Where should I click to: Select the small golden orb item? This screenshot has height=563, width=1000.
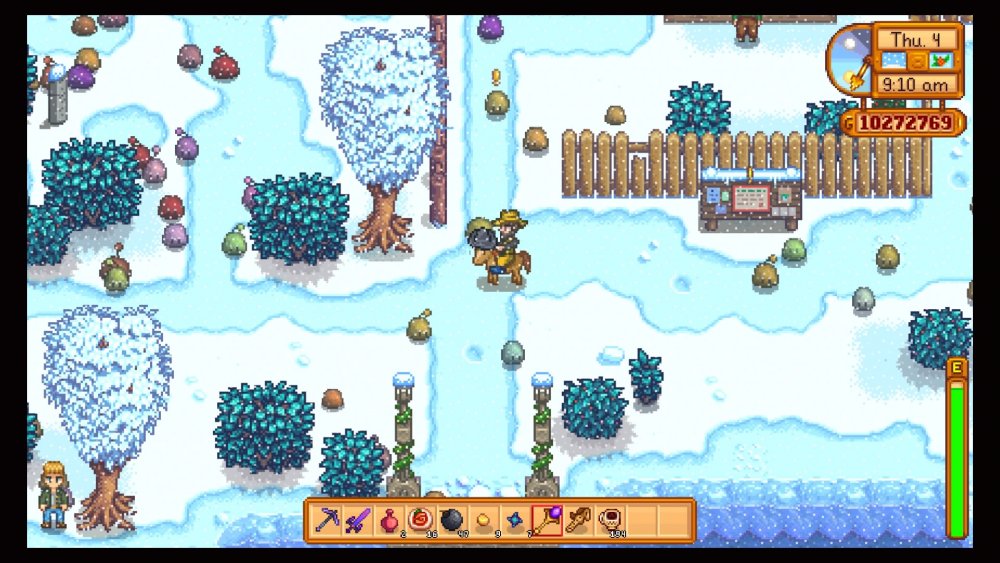point(482,520)
